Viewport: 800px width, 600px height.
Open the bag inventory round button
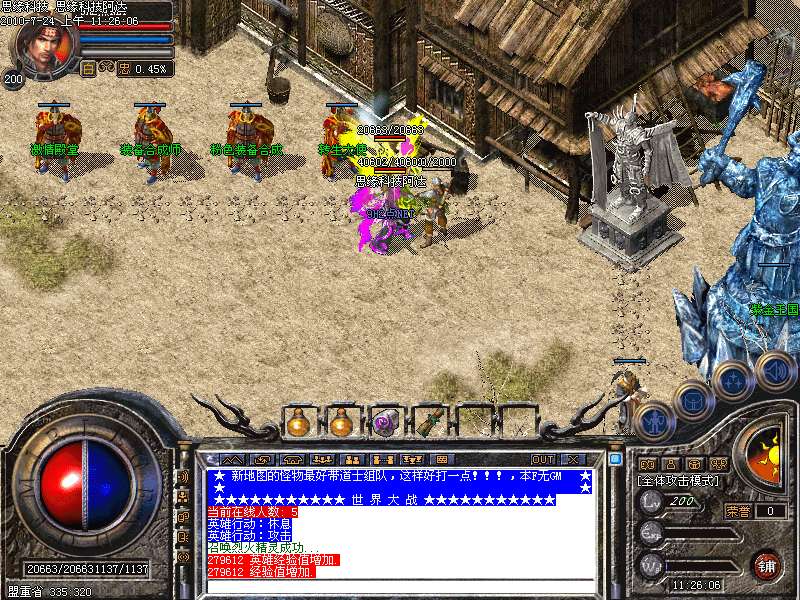[x=693, y=401]
